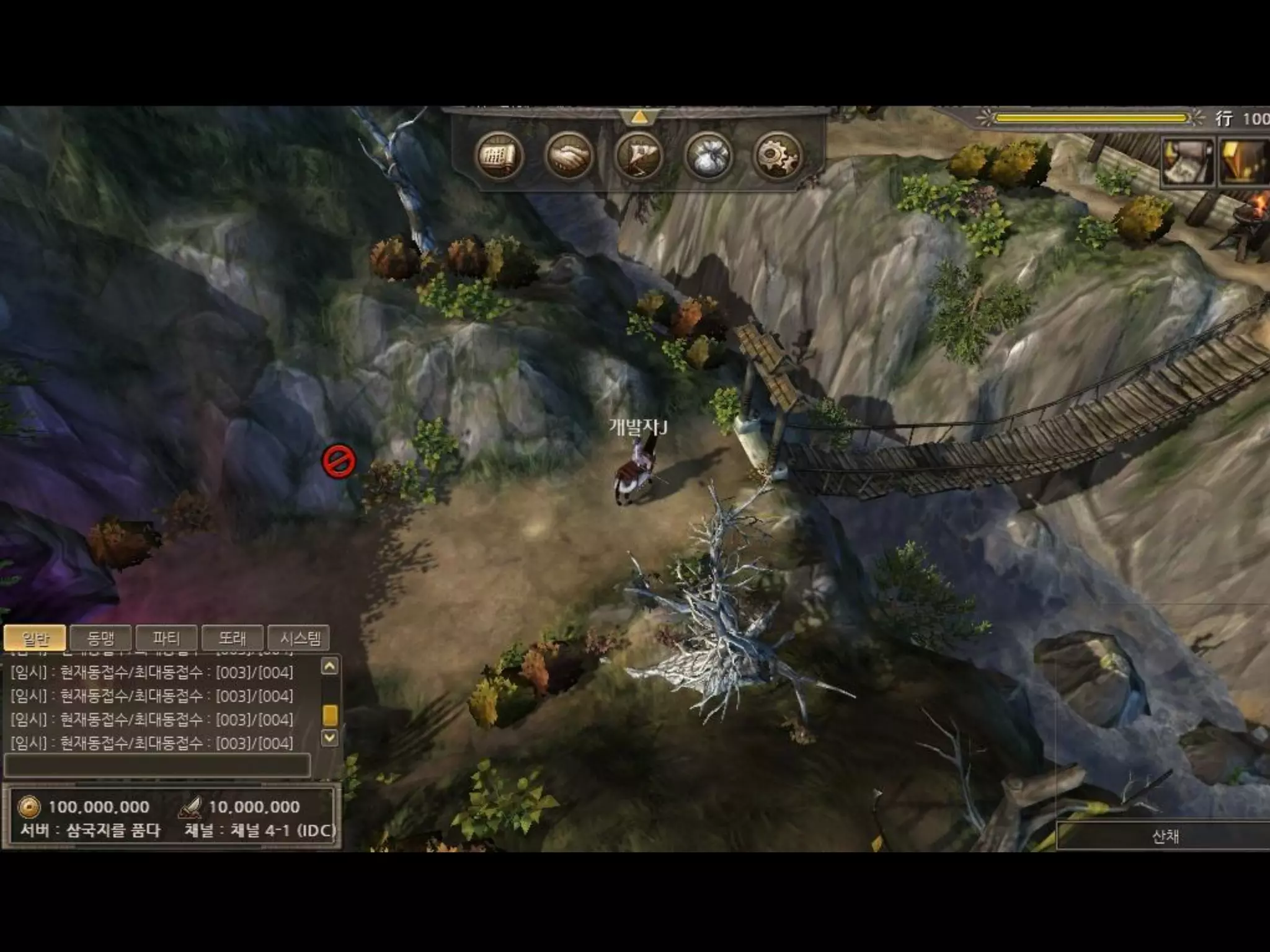Click the map scroll icon in top-right panel
Image resolution: width=1270 pixels, height=952 pixels.
point(1188,161)
